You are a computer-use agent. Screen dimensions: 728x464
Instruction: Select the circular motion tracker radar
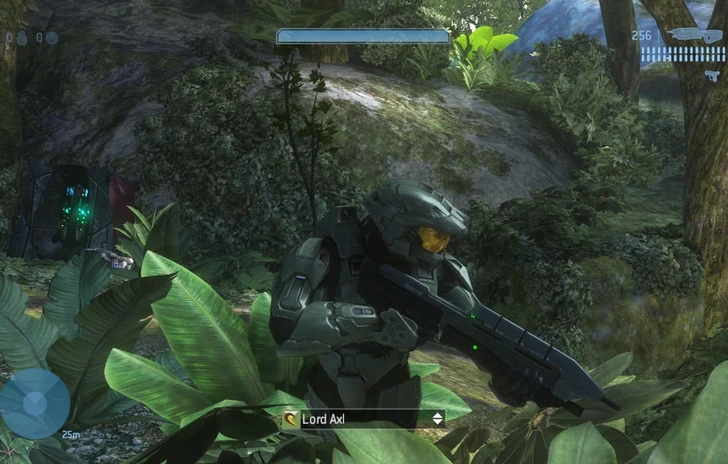35,404
